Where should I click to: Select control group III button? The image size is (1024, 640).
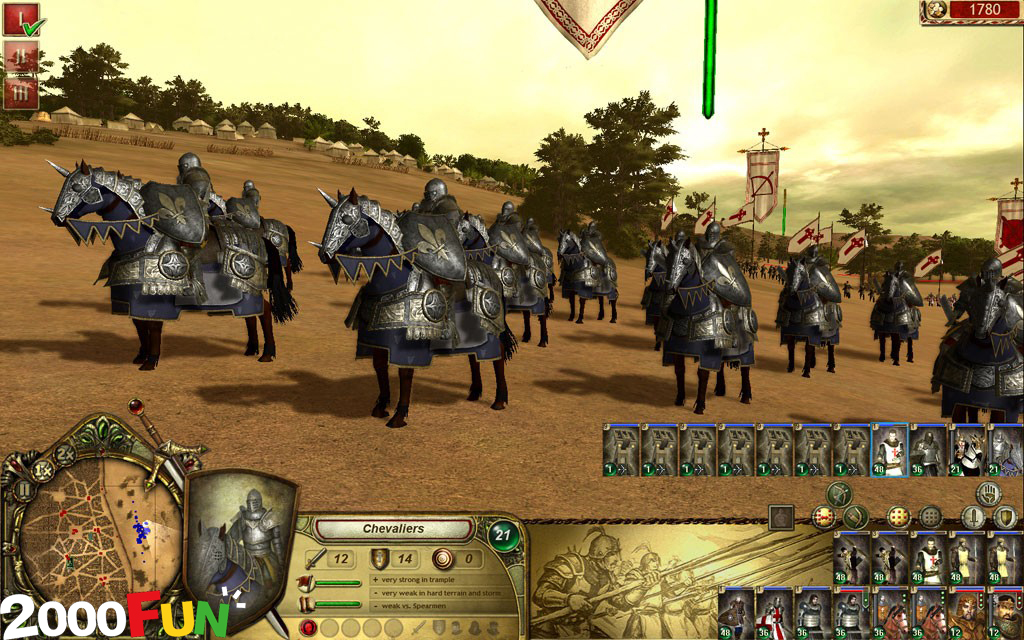[22, 93]
